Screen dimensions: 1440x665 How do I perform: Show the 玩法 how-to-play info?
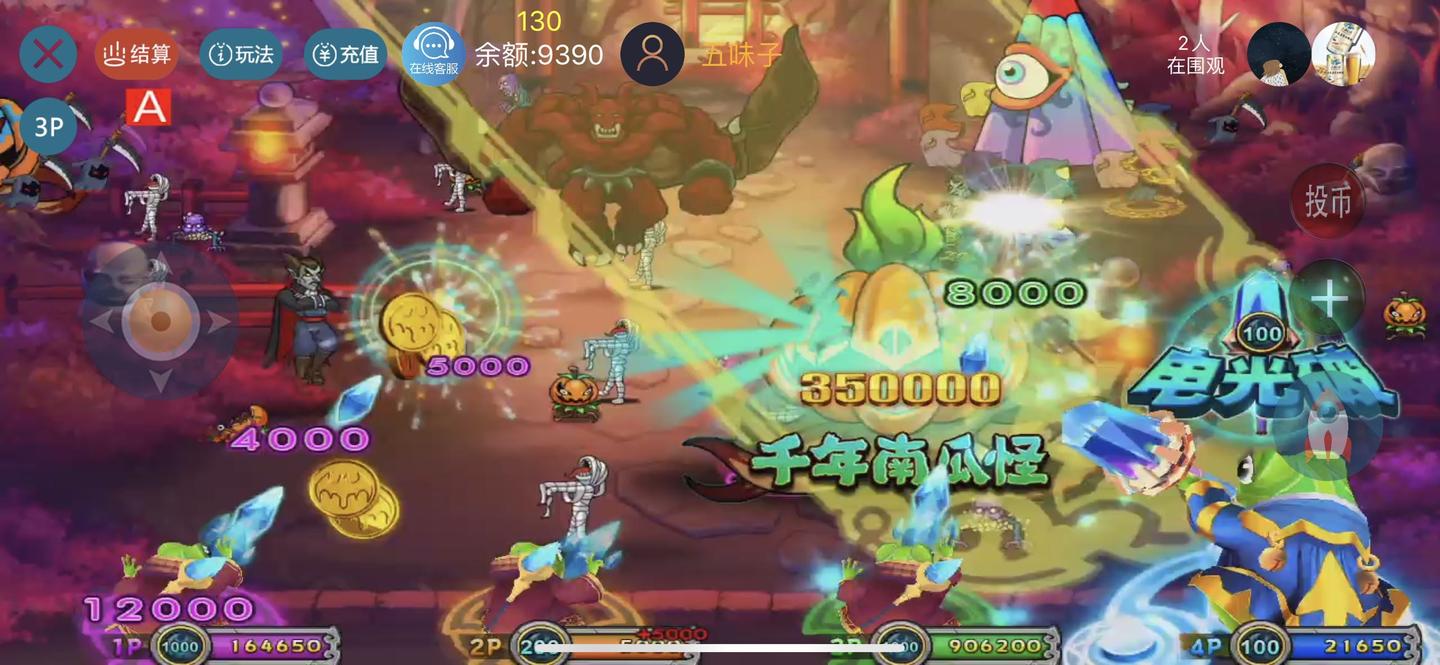(x=240, y=54)
